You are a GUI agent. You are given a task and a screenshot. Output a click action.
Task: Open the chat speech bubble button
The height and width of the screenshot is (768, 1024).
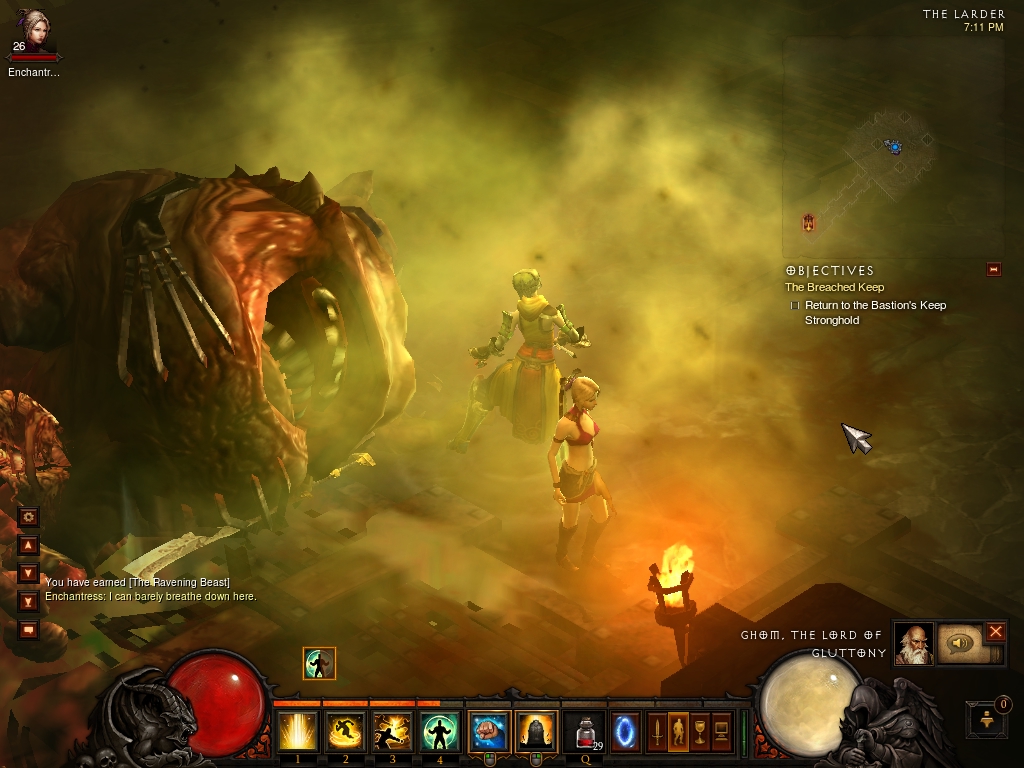click(28, 630)
